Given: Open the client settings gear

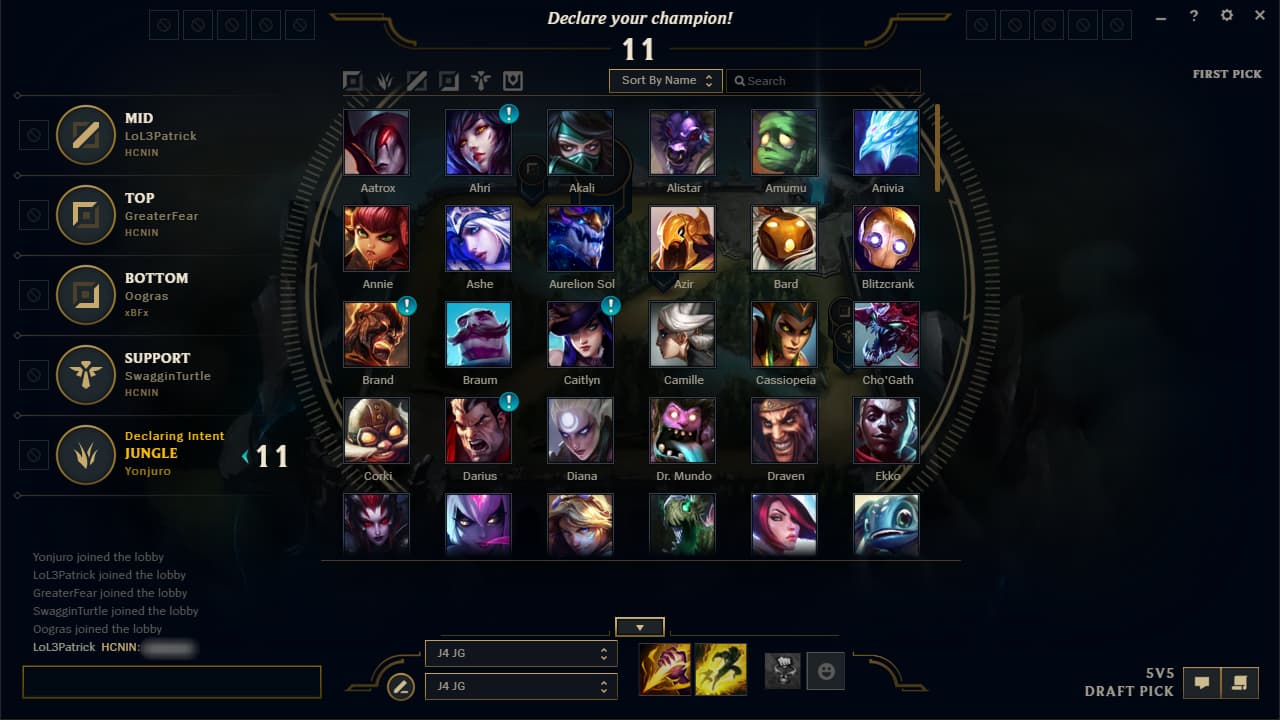Looking at the screenshot, I should coord(1226,15).
